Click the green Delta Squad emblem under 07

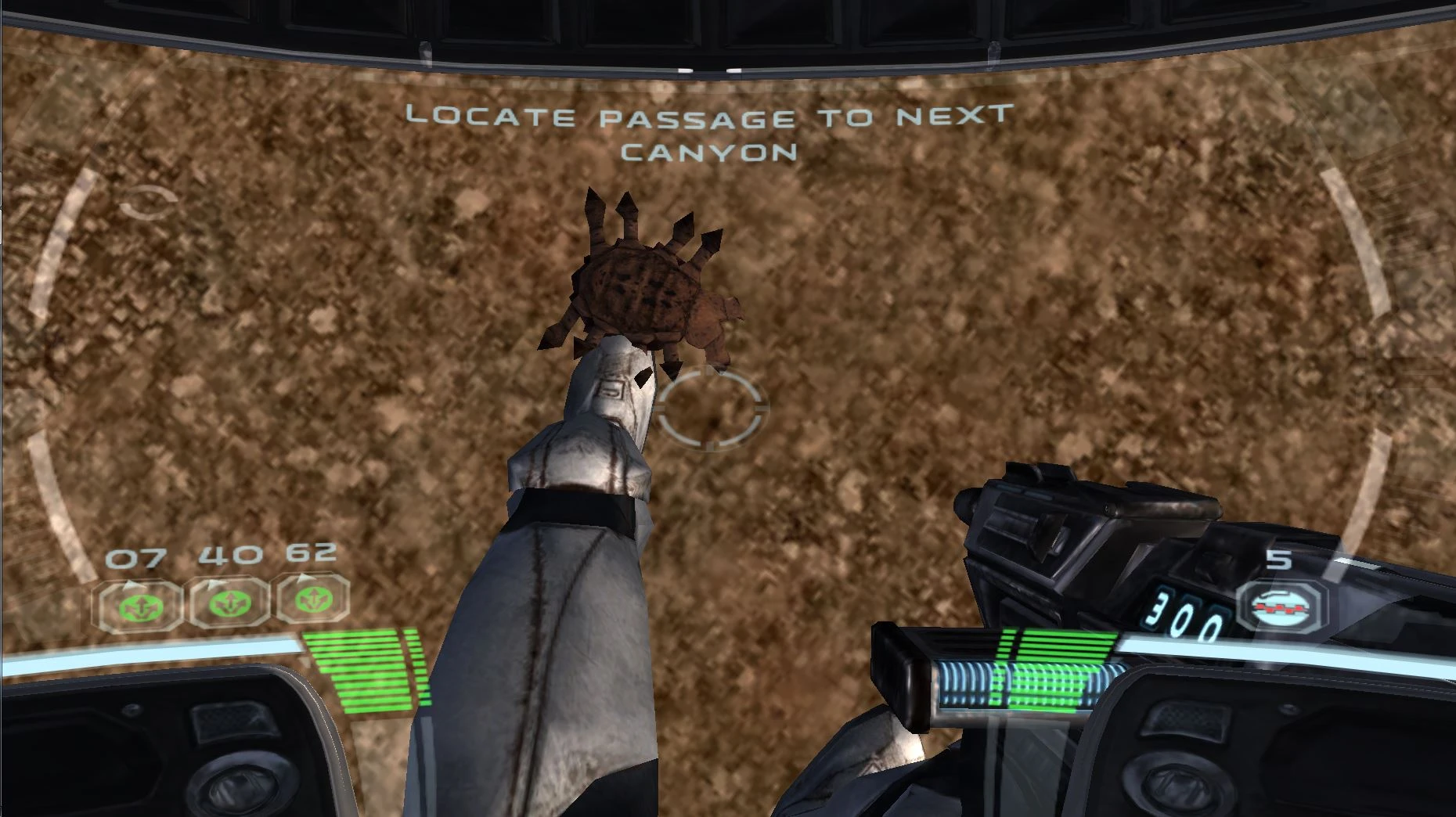[x=138, y=603]
